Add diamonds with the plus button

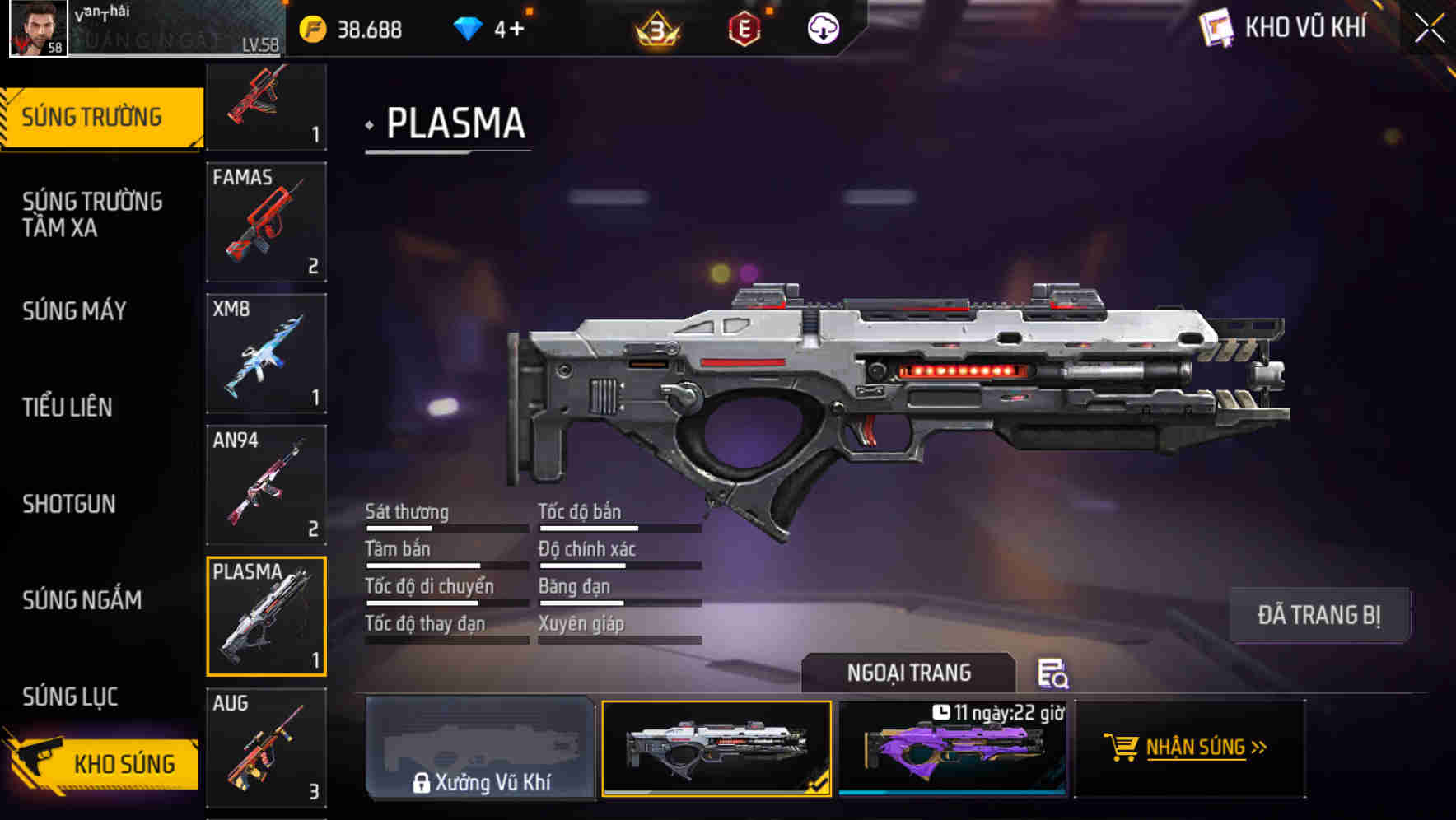(516, 30)
